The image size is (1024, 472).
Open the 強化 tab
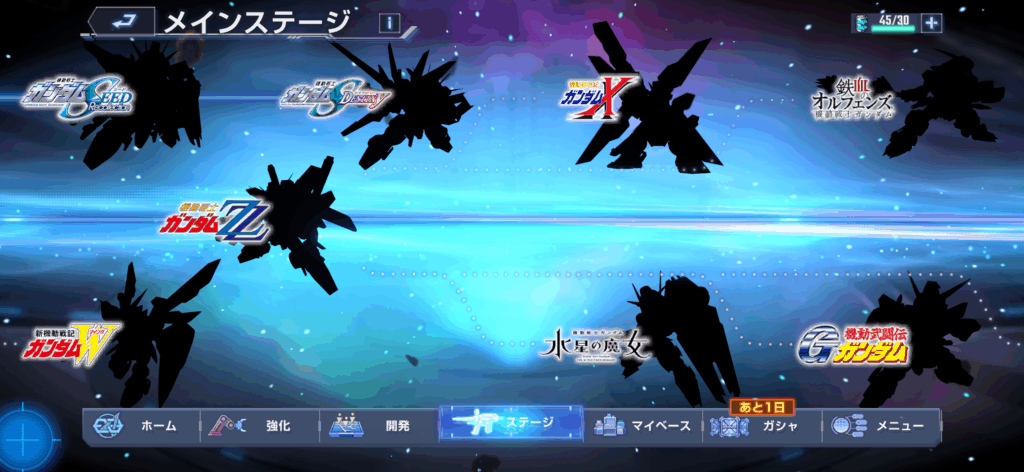[258, 426]
